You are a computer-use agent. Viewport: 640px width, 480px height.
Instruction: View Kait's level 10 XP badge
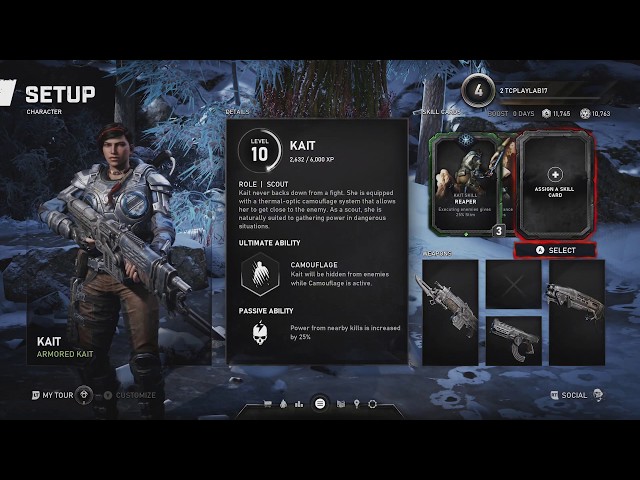coord(259,151)
